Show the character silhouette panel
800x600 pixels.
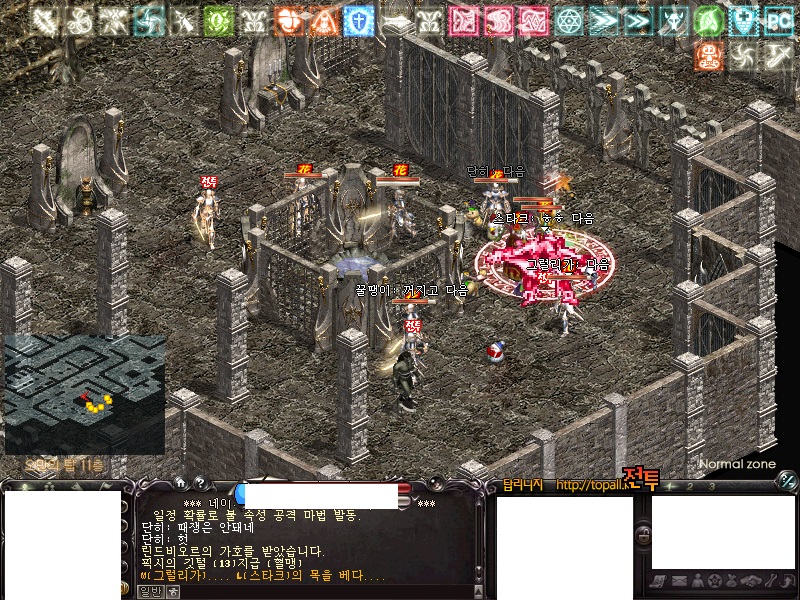(x=697, y=581)
